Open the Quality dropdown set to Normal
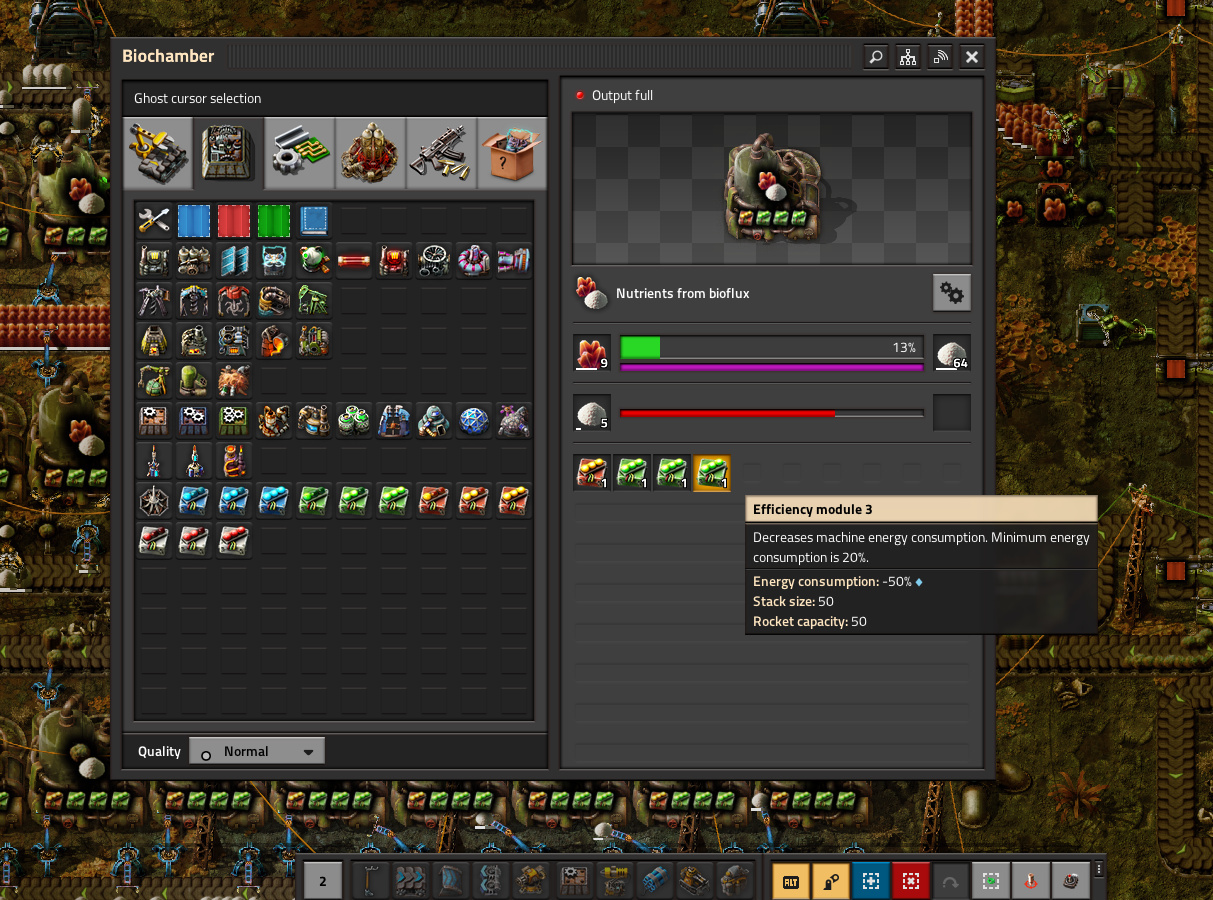Screen dimensions: 1213x900 (x=257, y=751)
